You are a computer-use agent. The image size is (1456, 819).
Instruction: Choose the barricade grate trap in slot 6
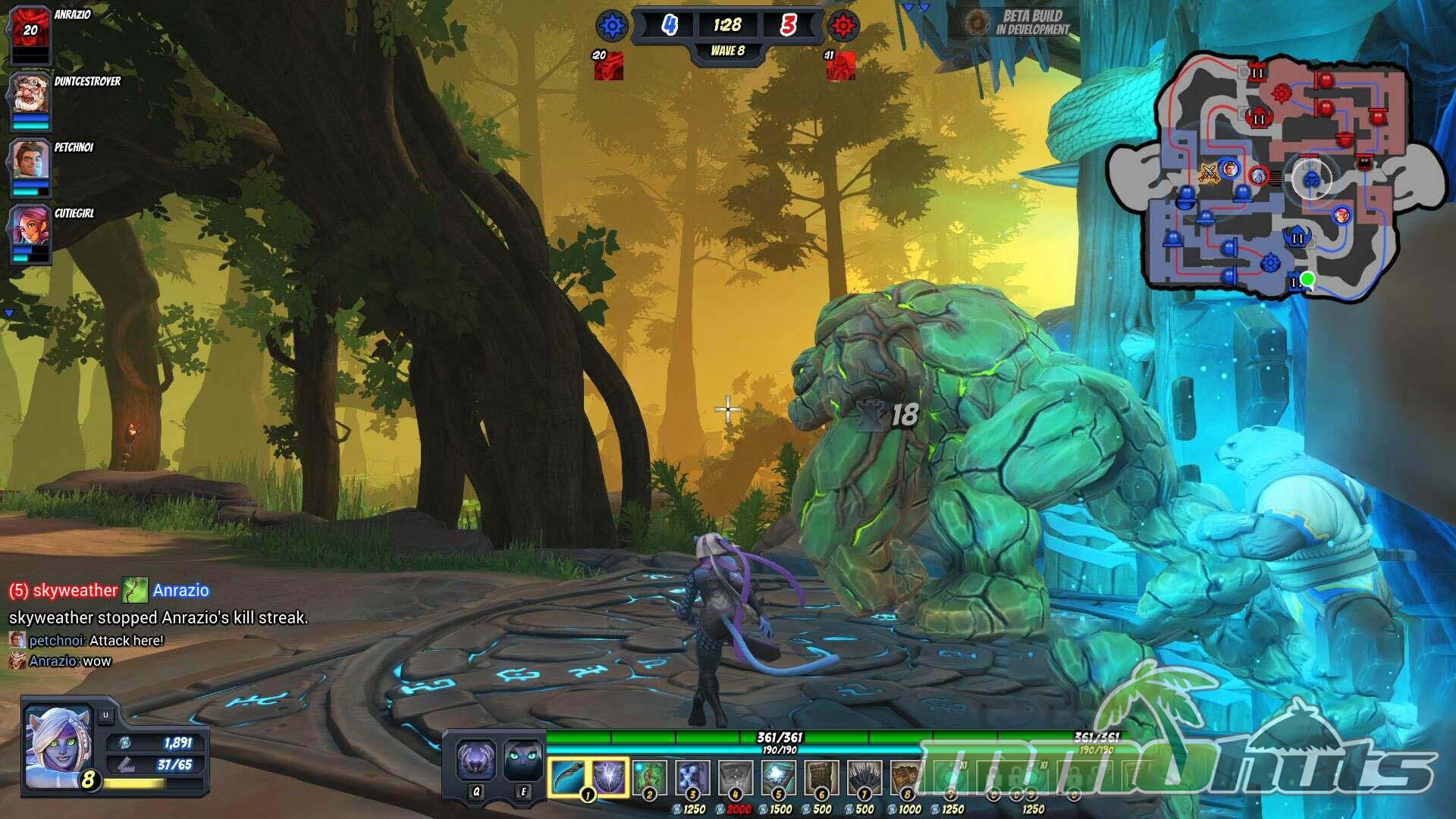pos(821,778)
